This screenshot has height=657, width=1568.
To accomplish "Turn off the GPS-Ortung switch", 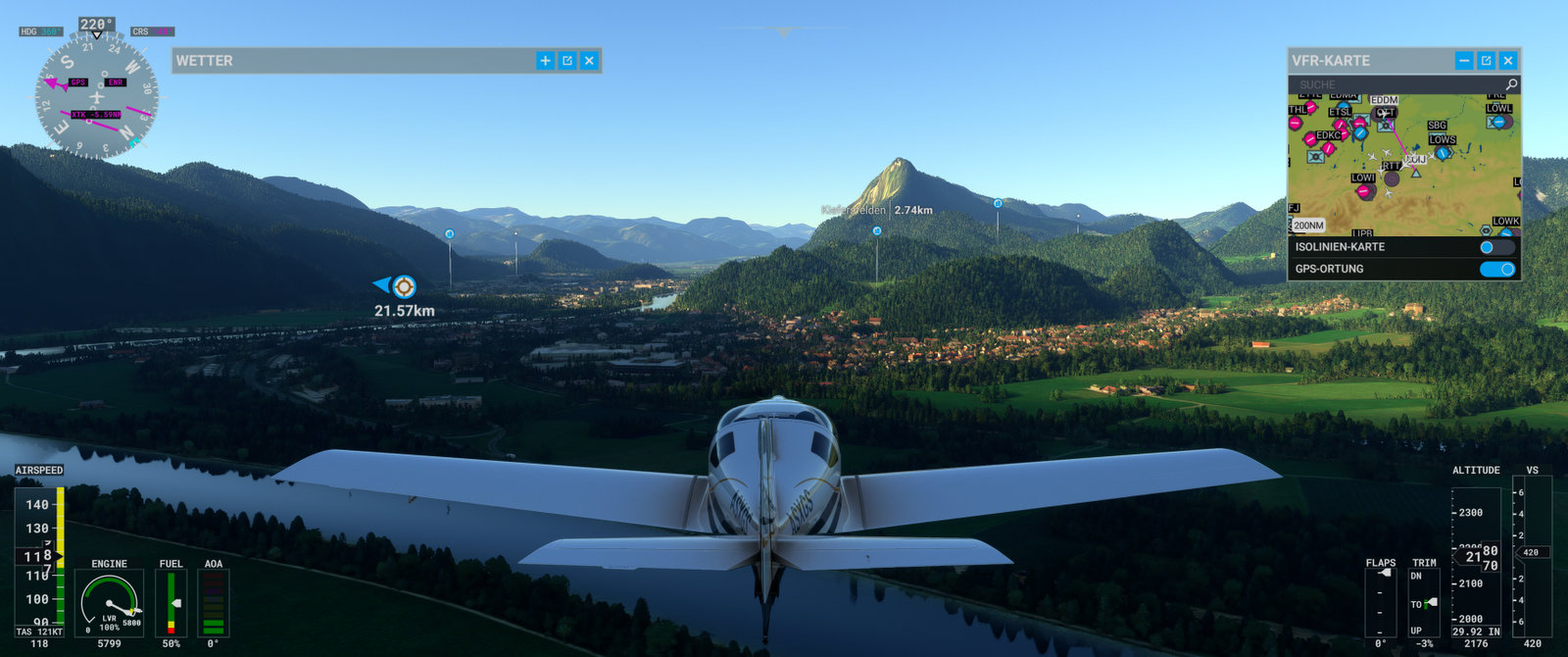I will point(1496,269).
